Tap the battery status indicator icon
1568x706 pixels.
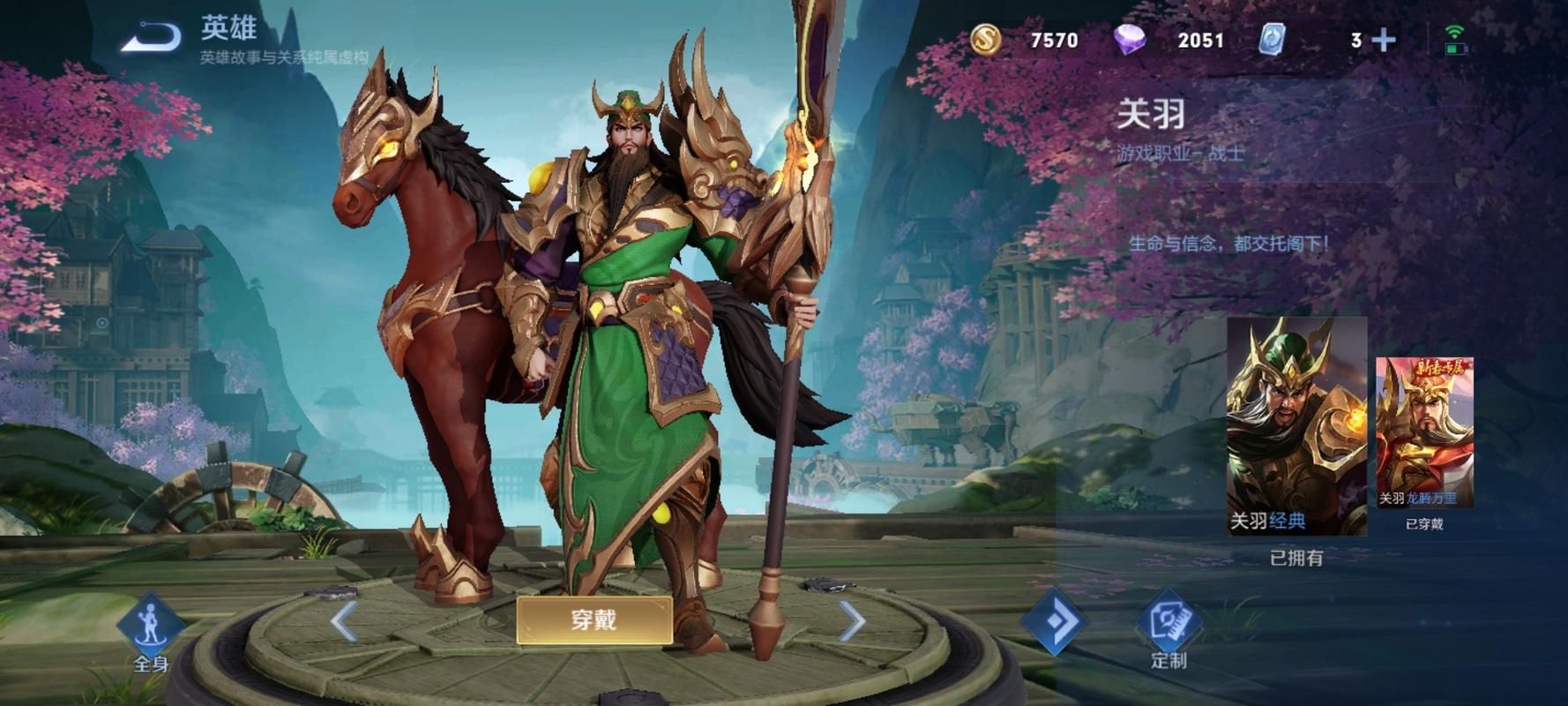click(1456, 50)
